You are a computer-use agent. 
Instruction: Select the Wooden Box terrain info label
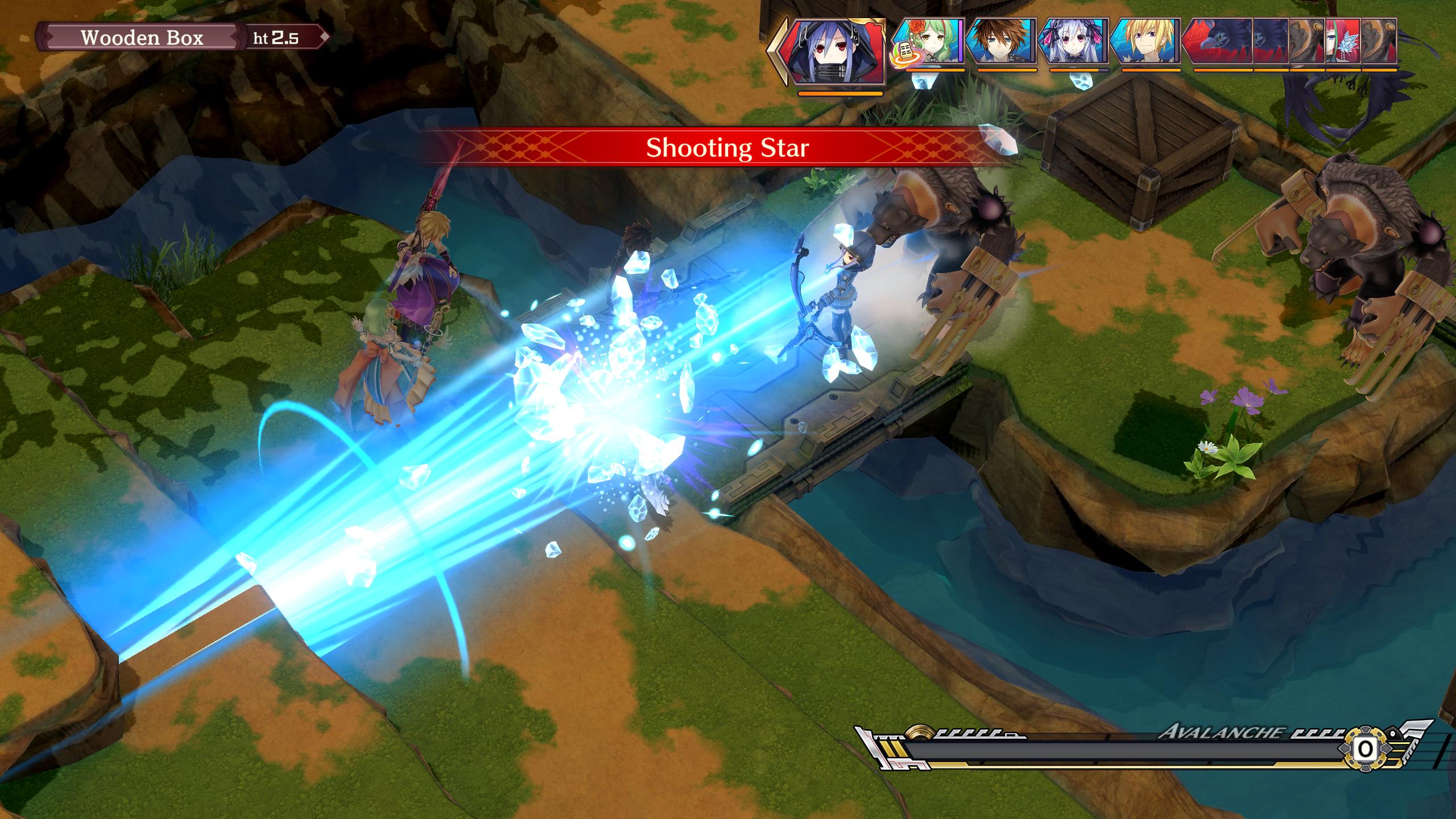tap(142, 38)
